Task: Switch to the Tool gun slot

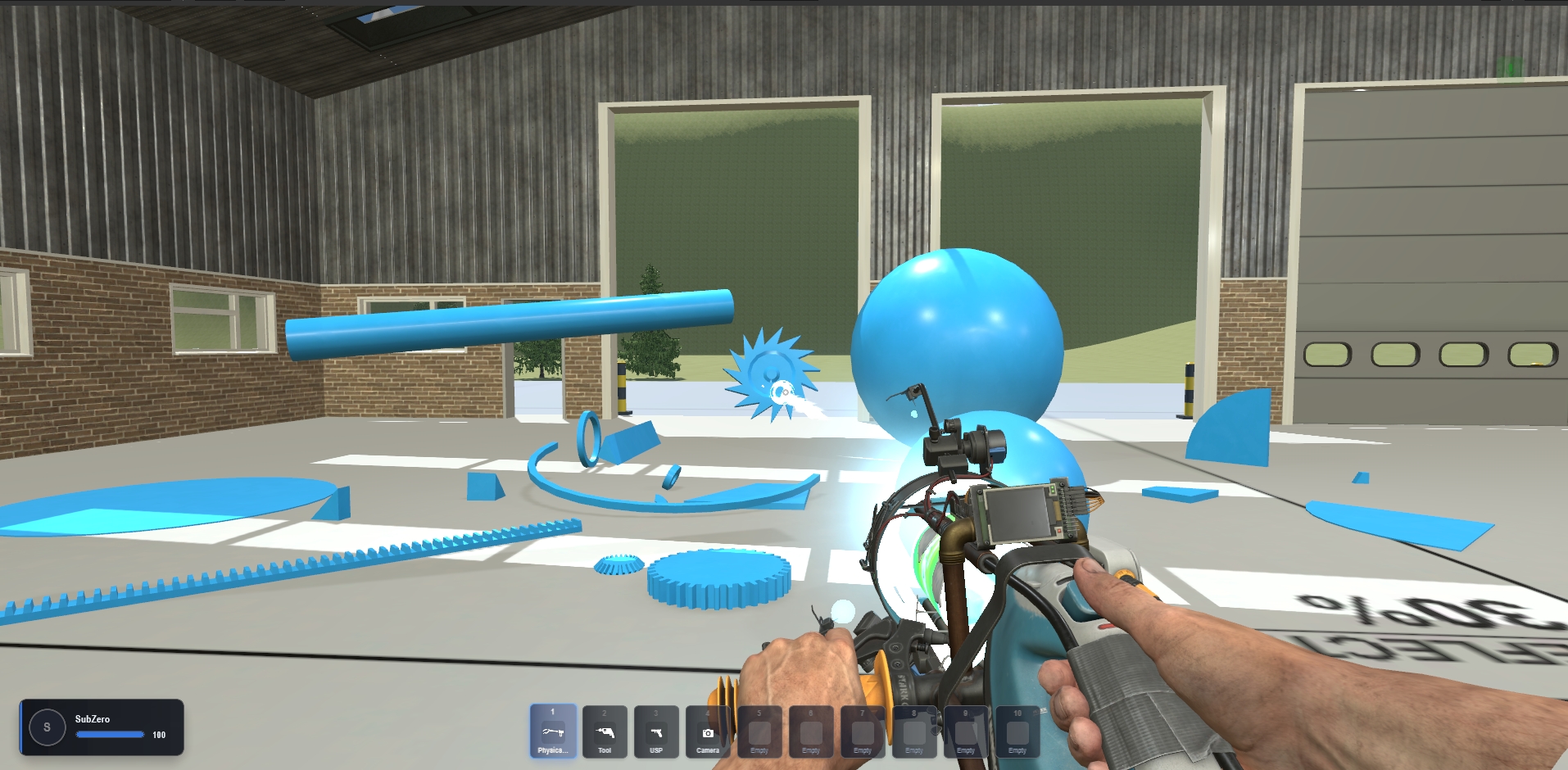Action: coord(605,731)
